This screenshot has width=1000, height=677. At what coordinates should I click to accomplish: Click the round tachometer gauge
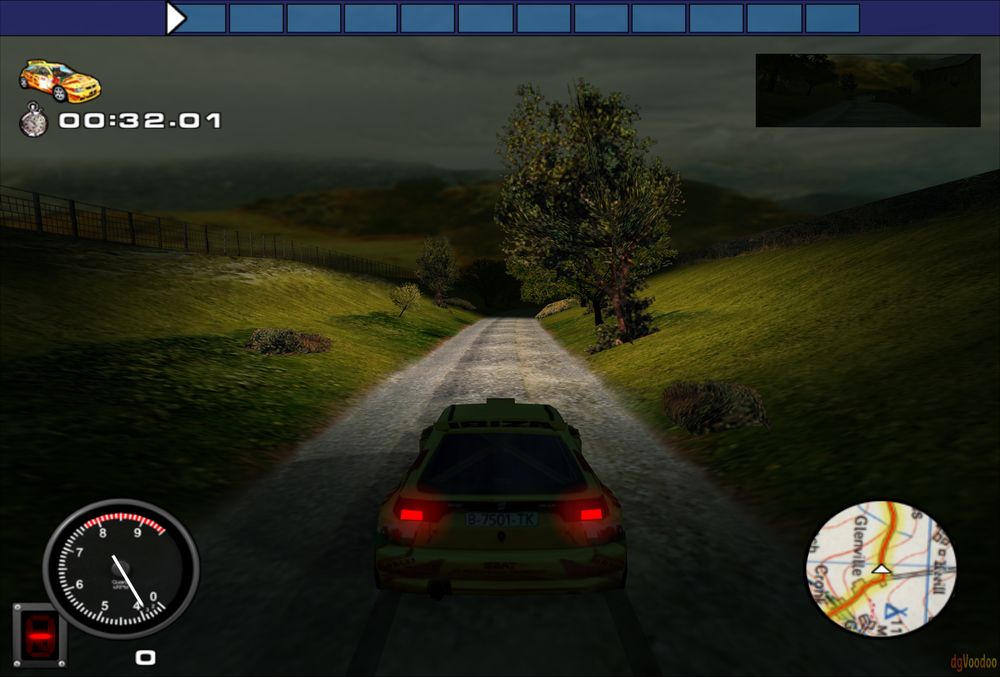[120, 570]
